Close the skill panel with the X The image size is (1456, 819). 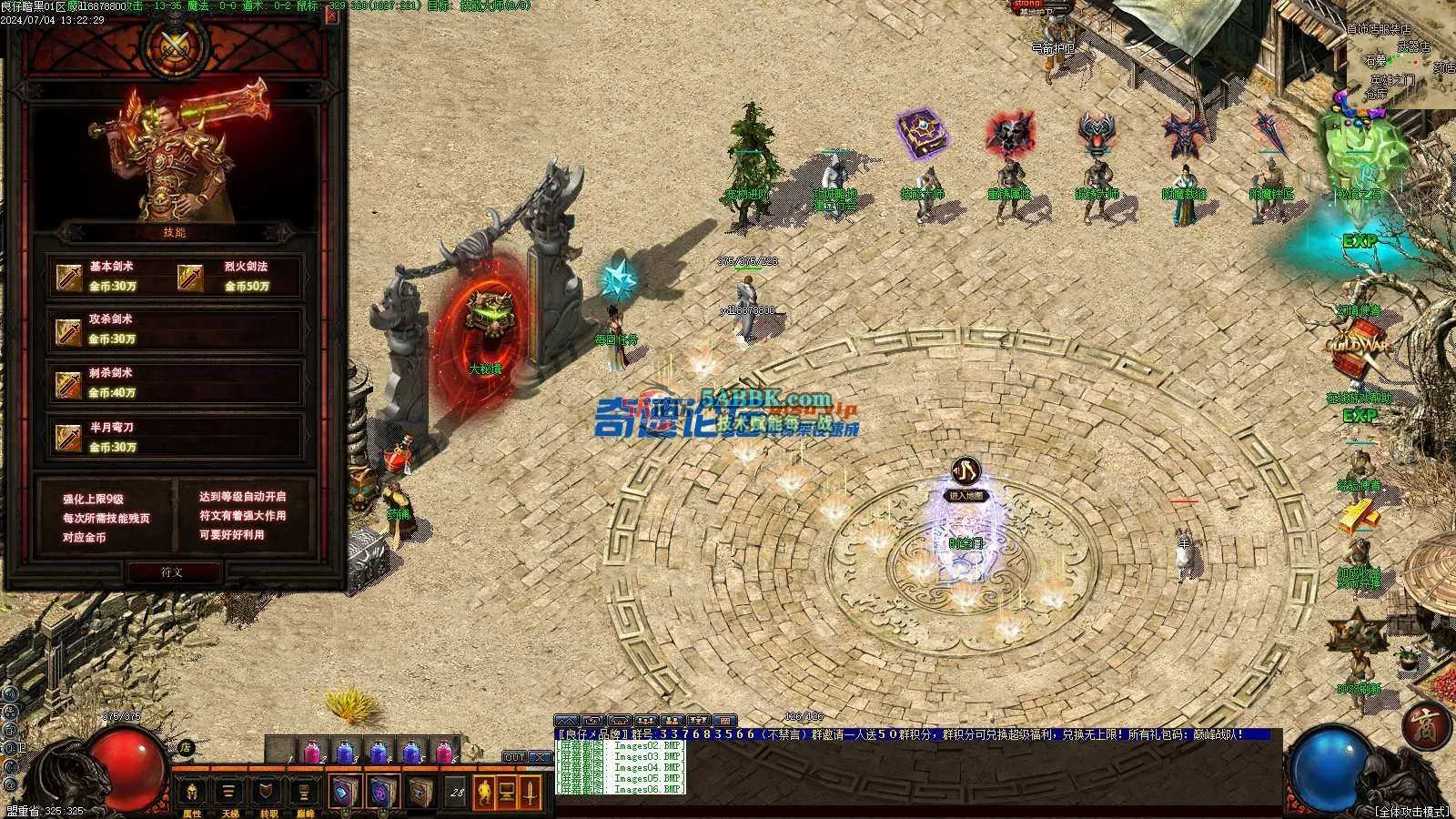click(x=332, y=15)
